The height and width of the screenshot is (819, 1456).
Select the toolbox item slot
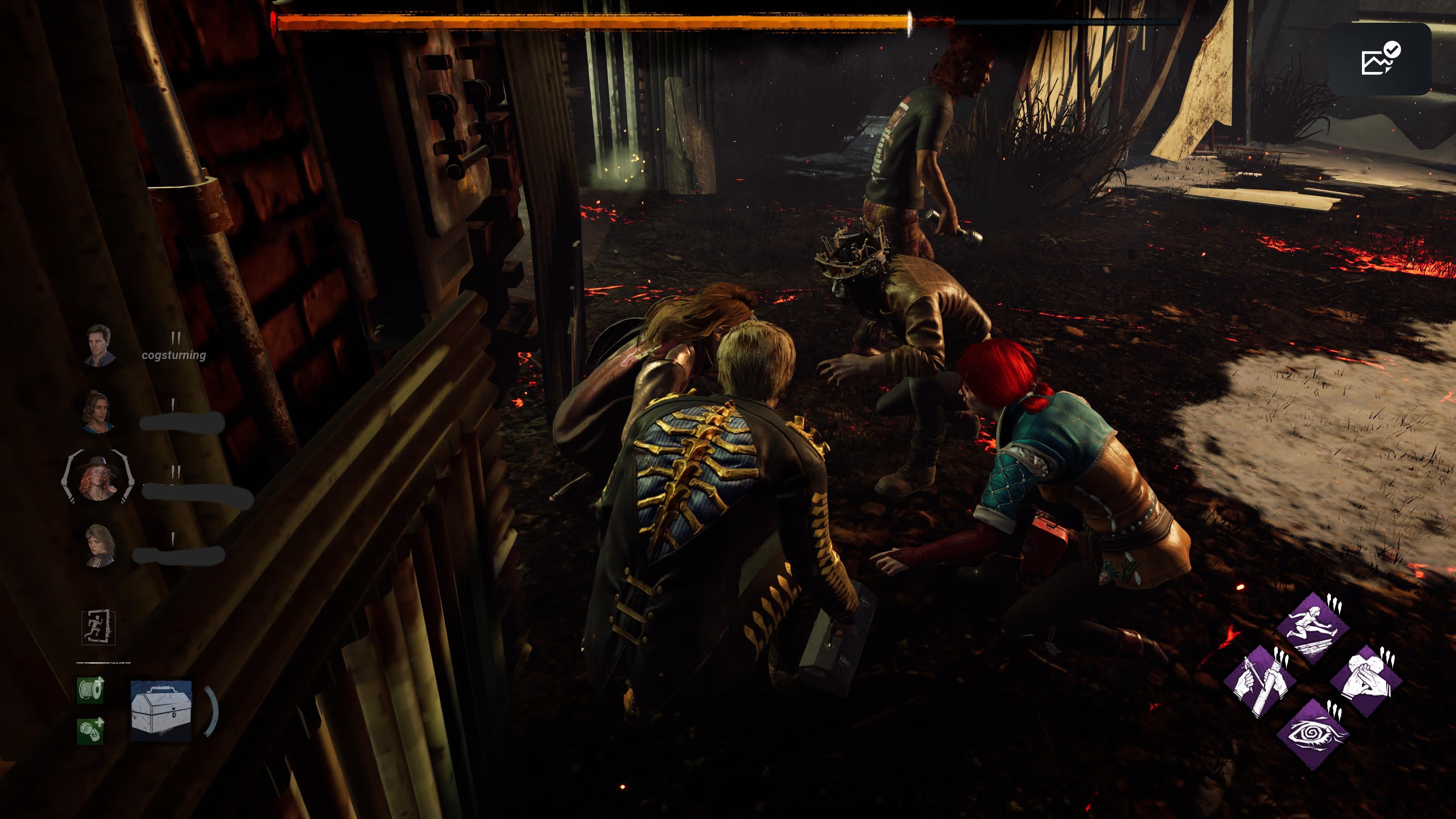[161, 711]
